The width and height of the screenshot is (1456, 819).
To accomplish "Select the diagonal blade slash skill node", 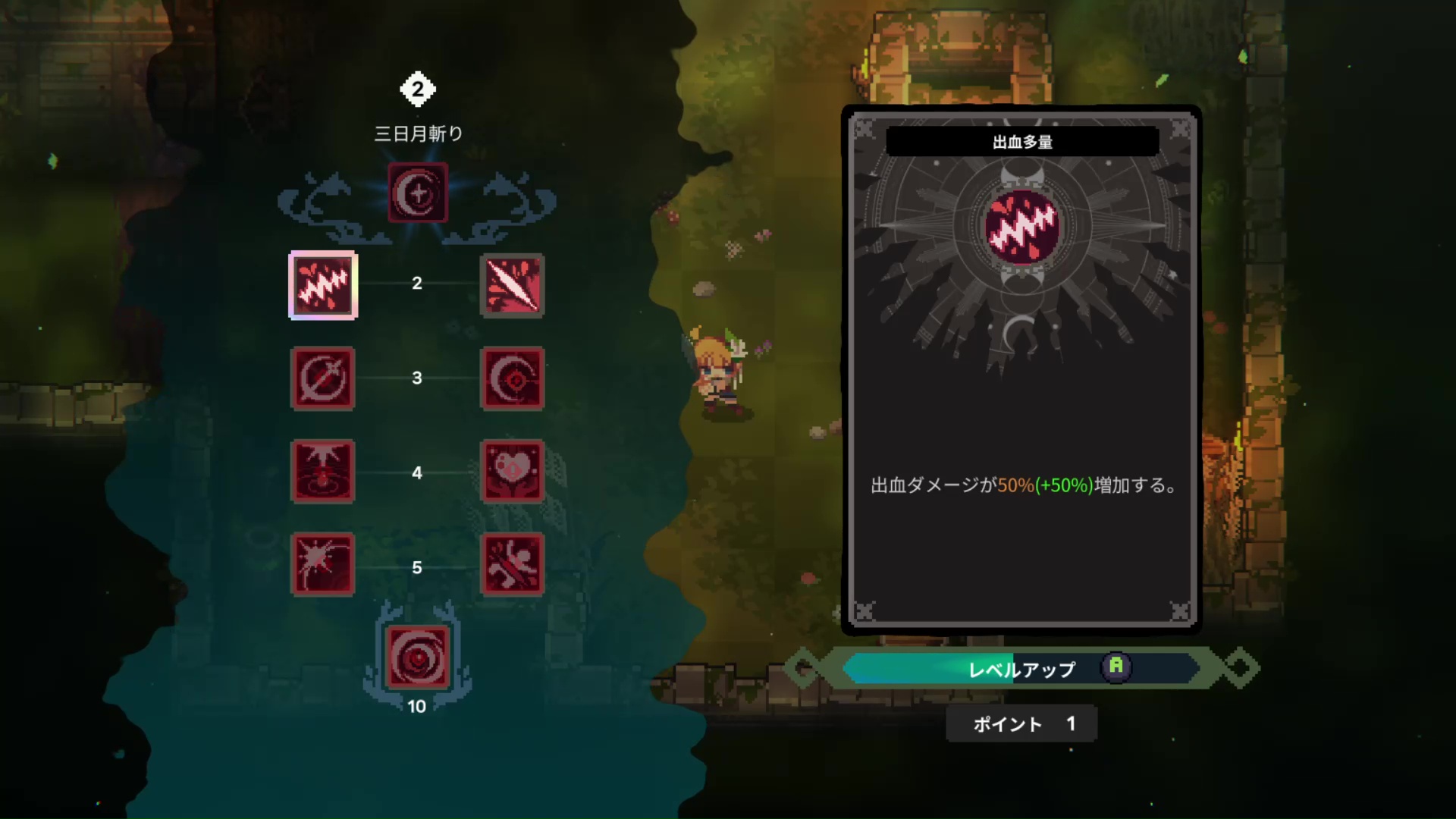I will pyautogui.click(x=513, y=285).
